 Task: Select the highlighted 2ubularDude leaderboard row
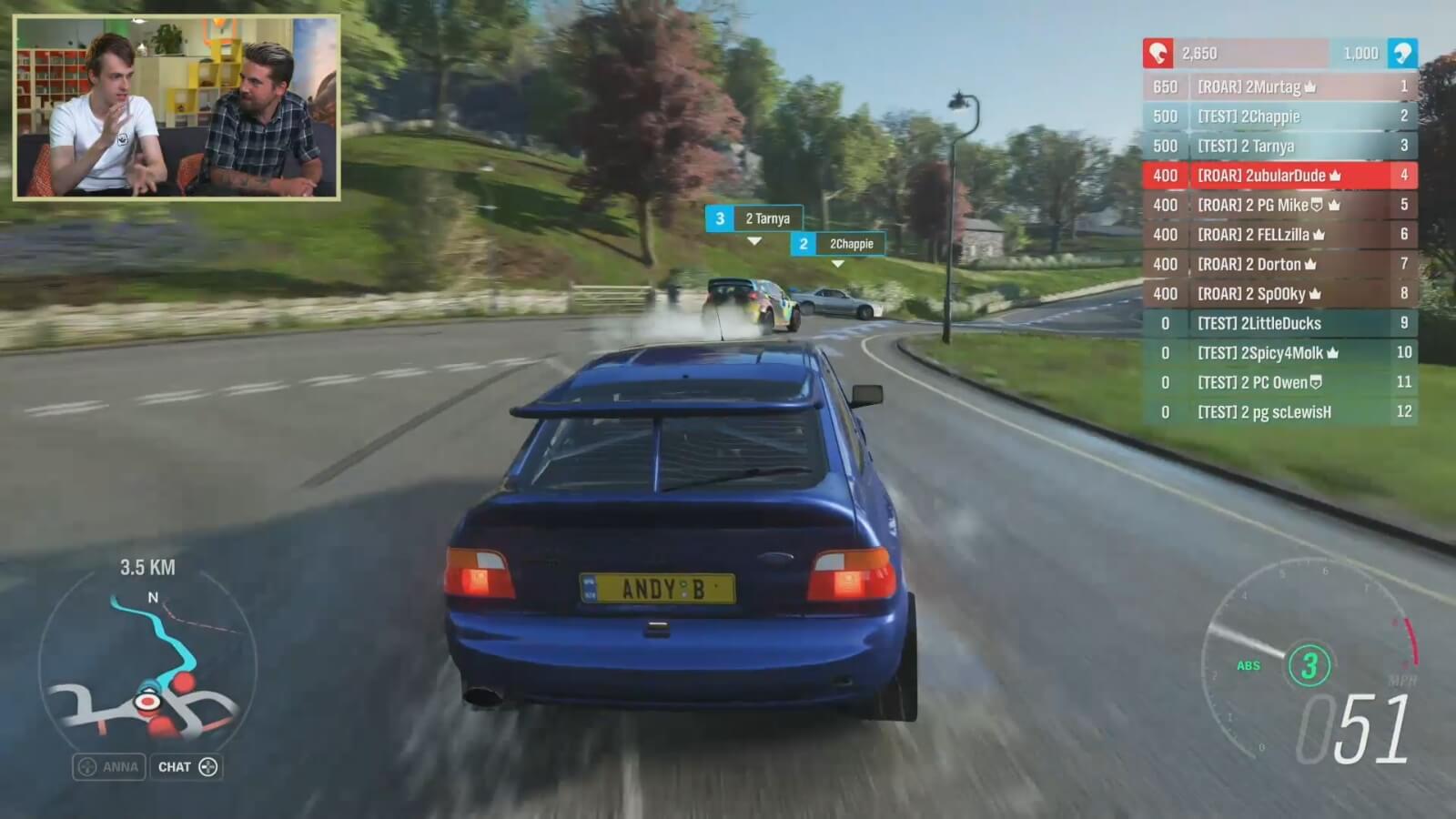click(1279, 176)
